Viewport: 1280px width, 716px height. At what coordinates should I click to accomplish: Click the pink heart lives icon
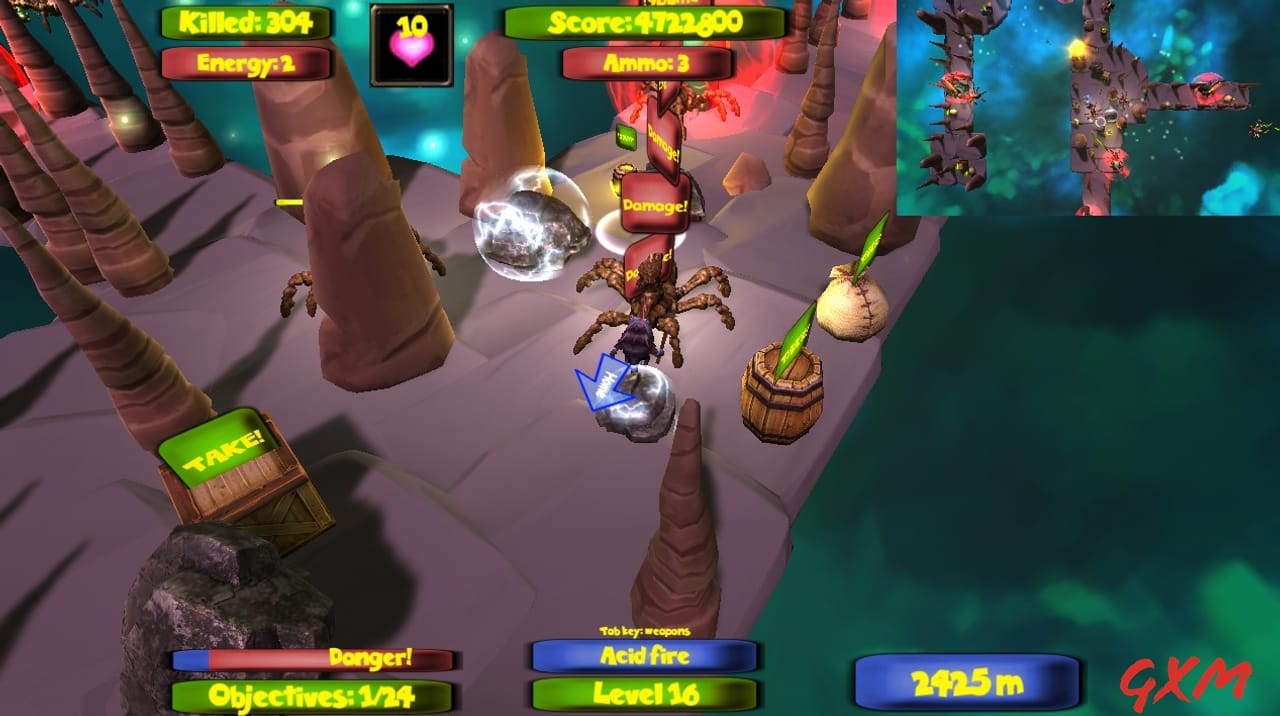click(411, 45)
